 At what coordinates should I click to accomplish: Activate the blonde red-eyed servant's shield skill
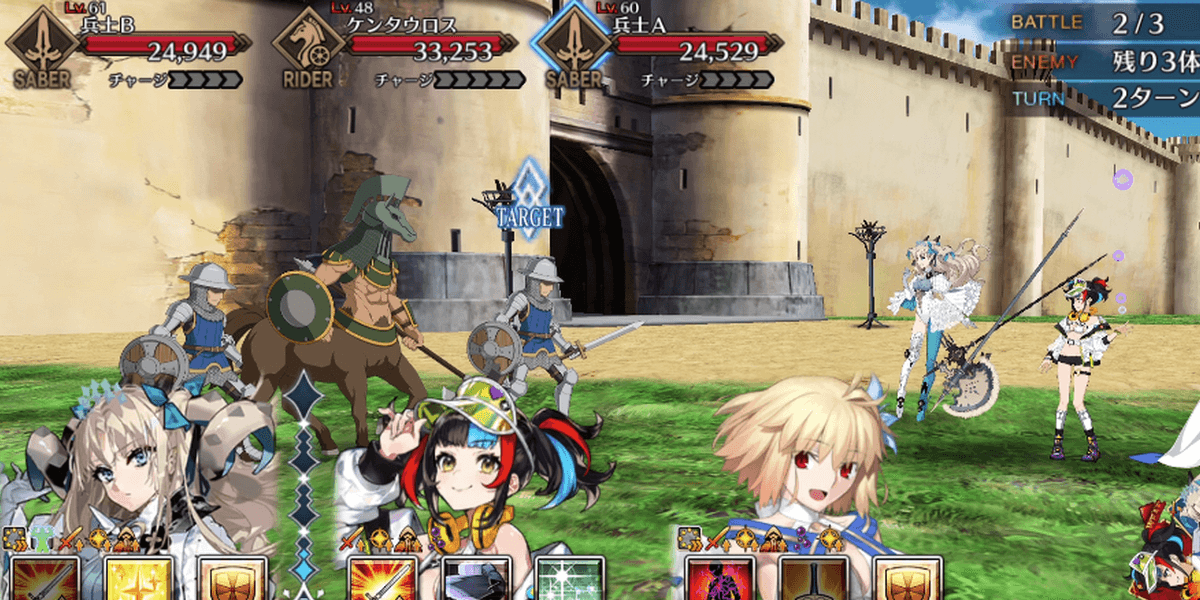pyautogui.click(x=908, y=579)
